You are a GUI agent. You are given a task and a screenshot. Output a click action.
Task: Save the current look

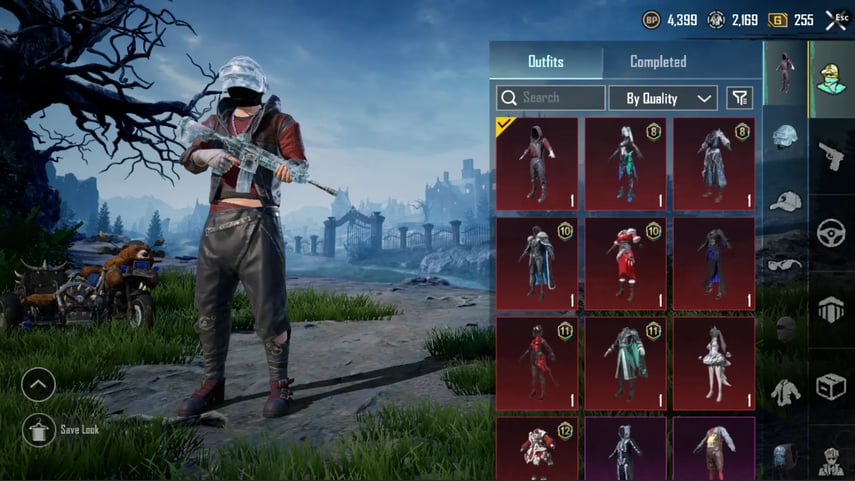tap(39, 430)
